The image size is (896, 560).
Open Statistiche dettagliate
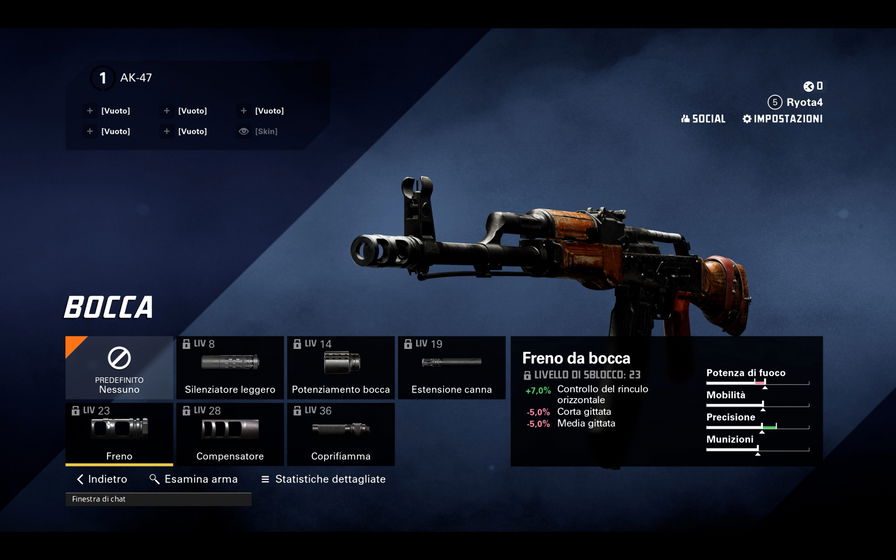coord(323,479)
